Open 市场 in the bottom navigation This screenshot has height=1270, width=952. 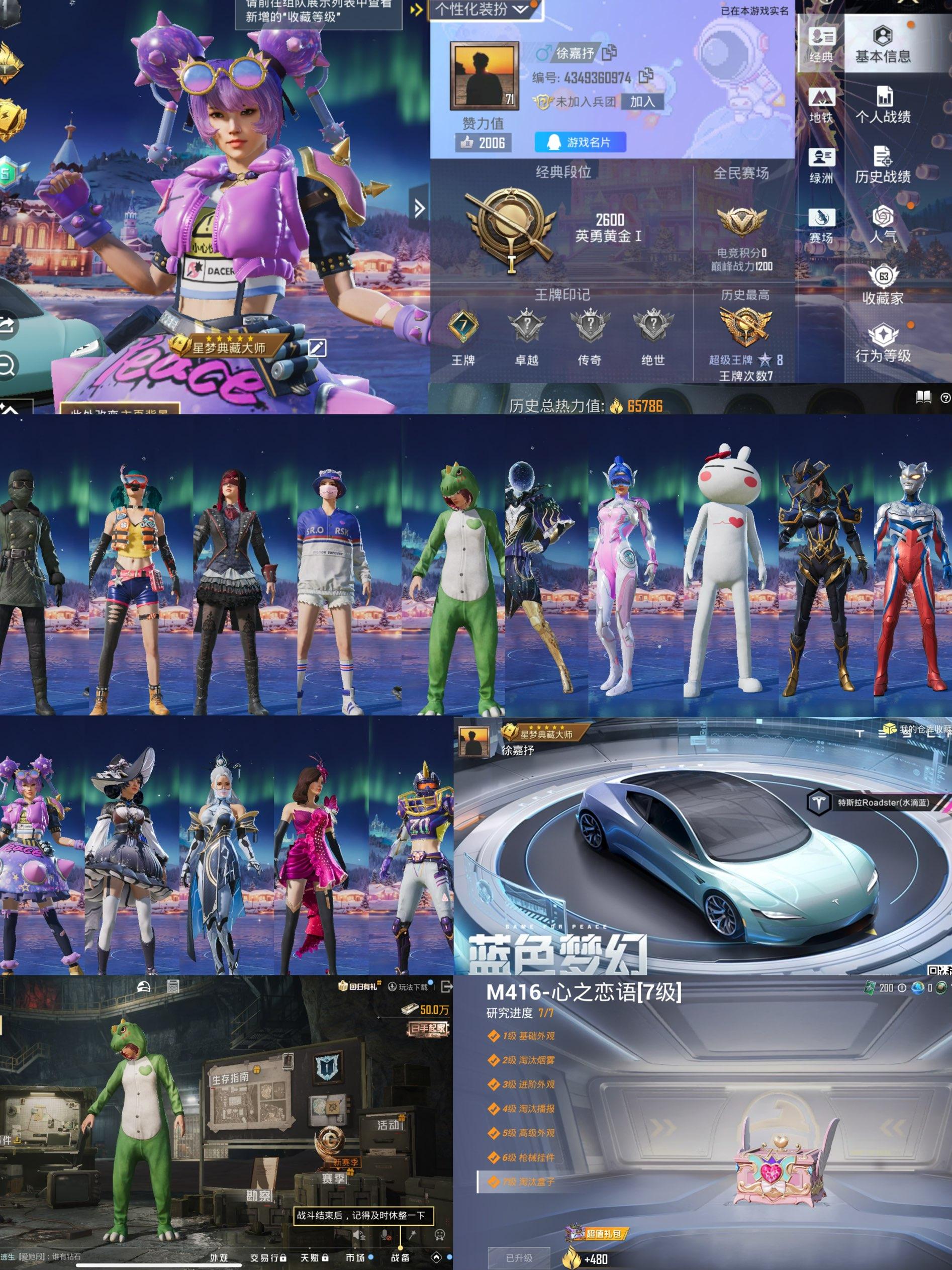click(357, 1257)
